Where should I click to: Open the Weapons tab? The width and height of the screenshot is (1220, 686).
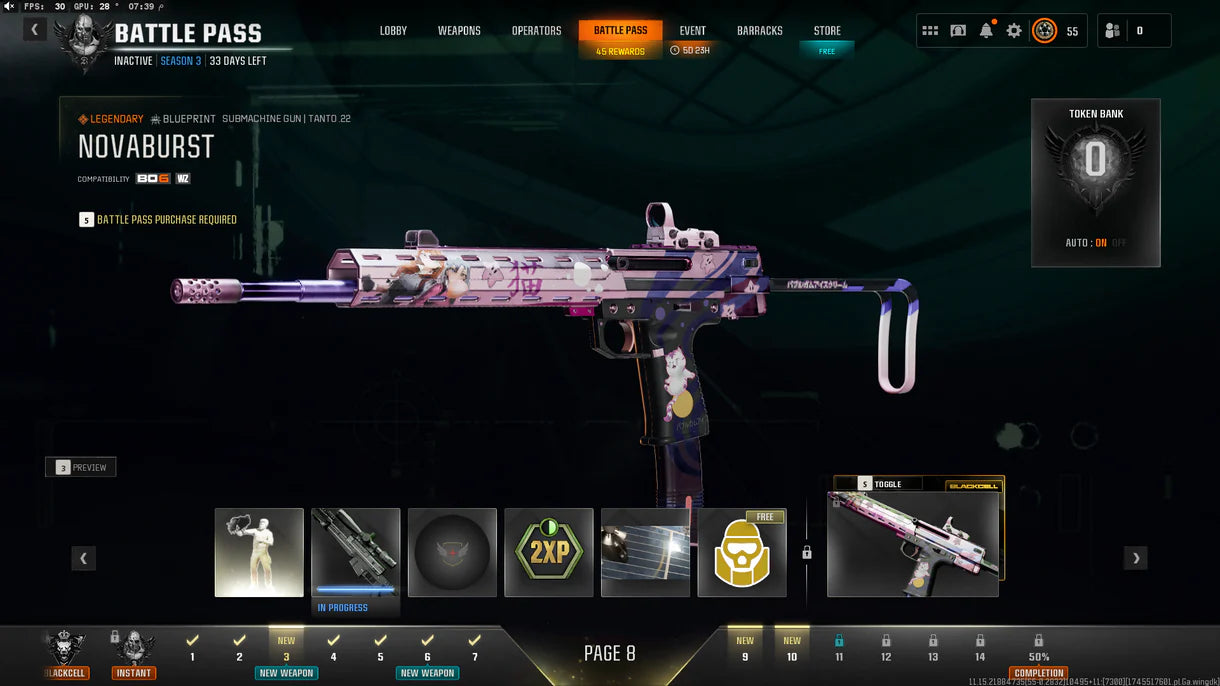point(459,31)
